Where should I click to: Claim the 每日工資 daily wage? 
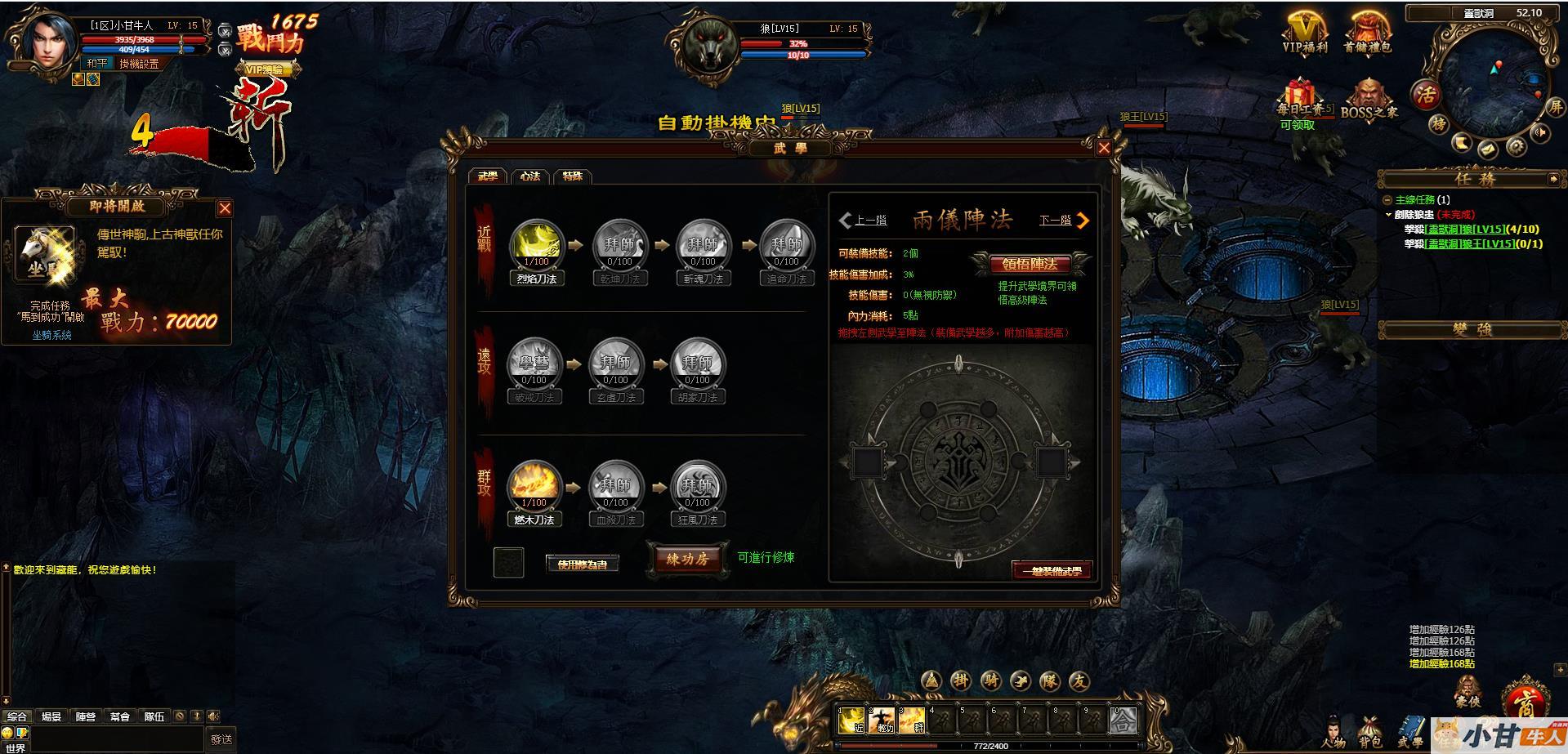coord(1298,101)
